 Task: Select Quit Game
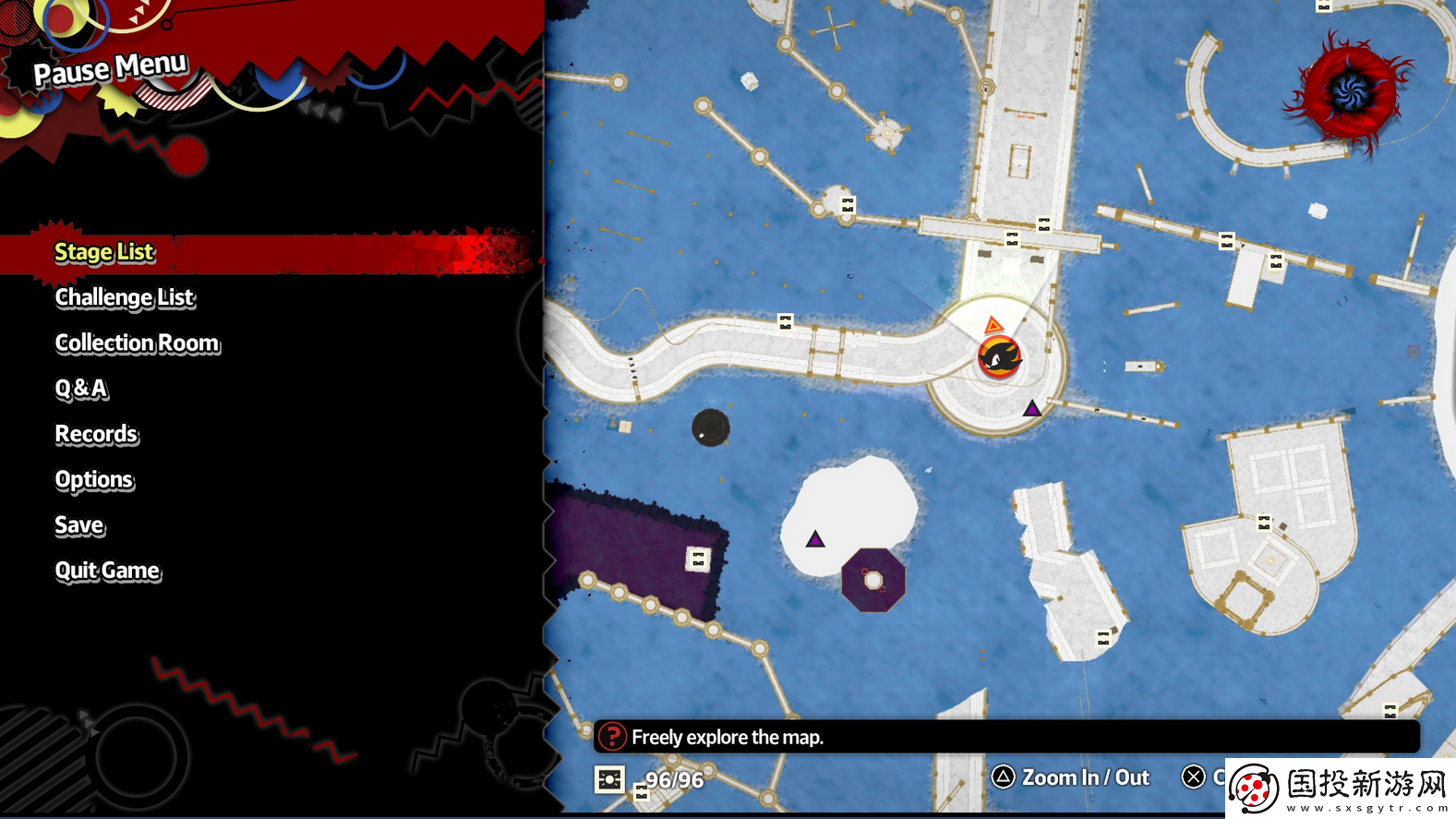tap(107, 571)
